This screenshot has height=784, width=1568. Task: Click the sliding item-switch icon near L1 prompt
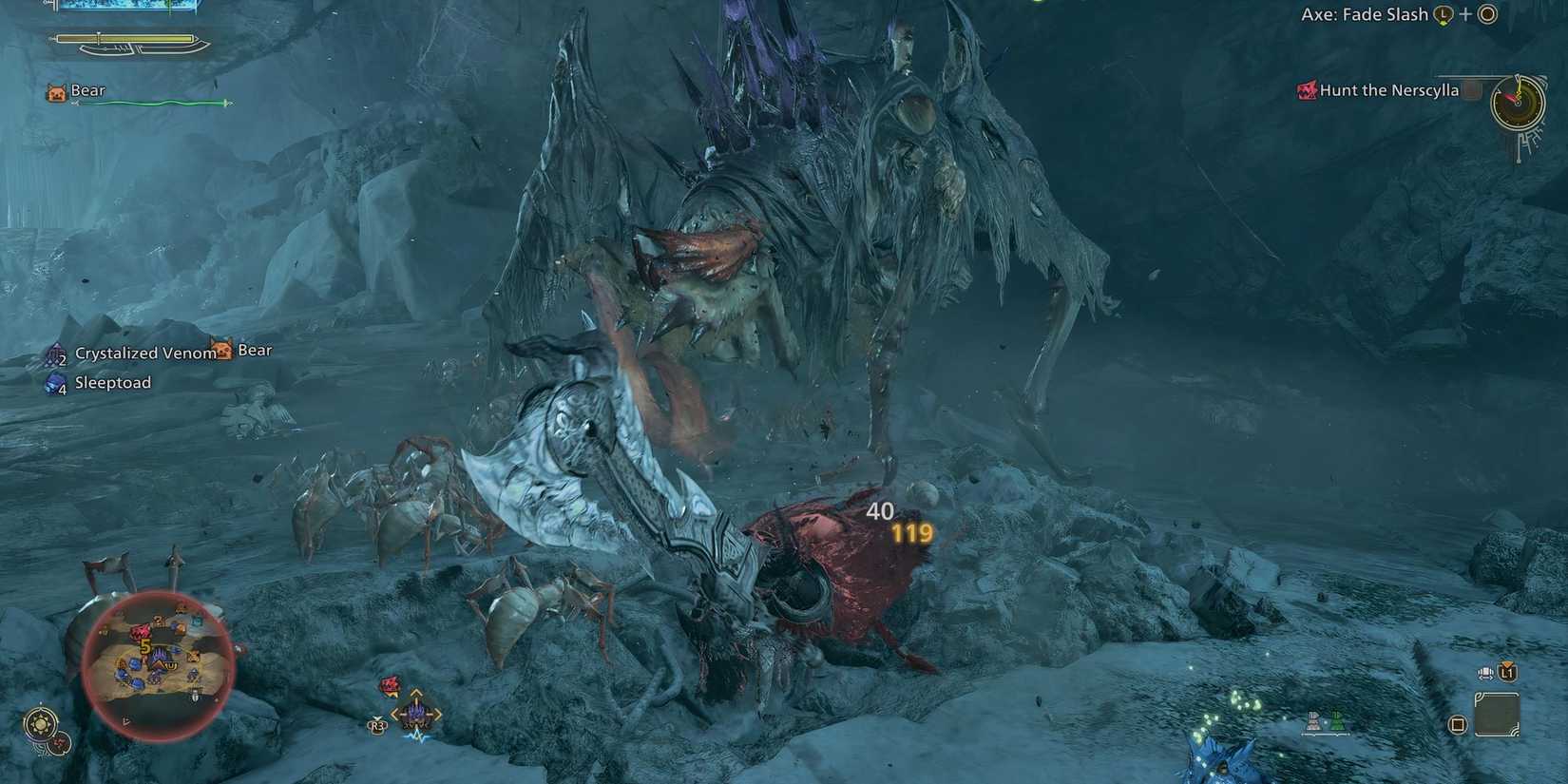pyautogui.click(x=1485, y=673)
